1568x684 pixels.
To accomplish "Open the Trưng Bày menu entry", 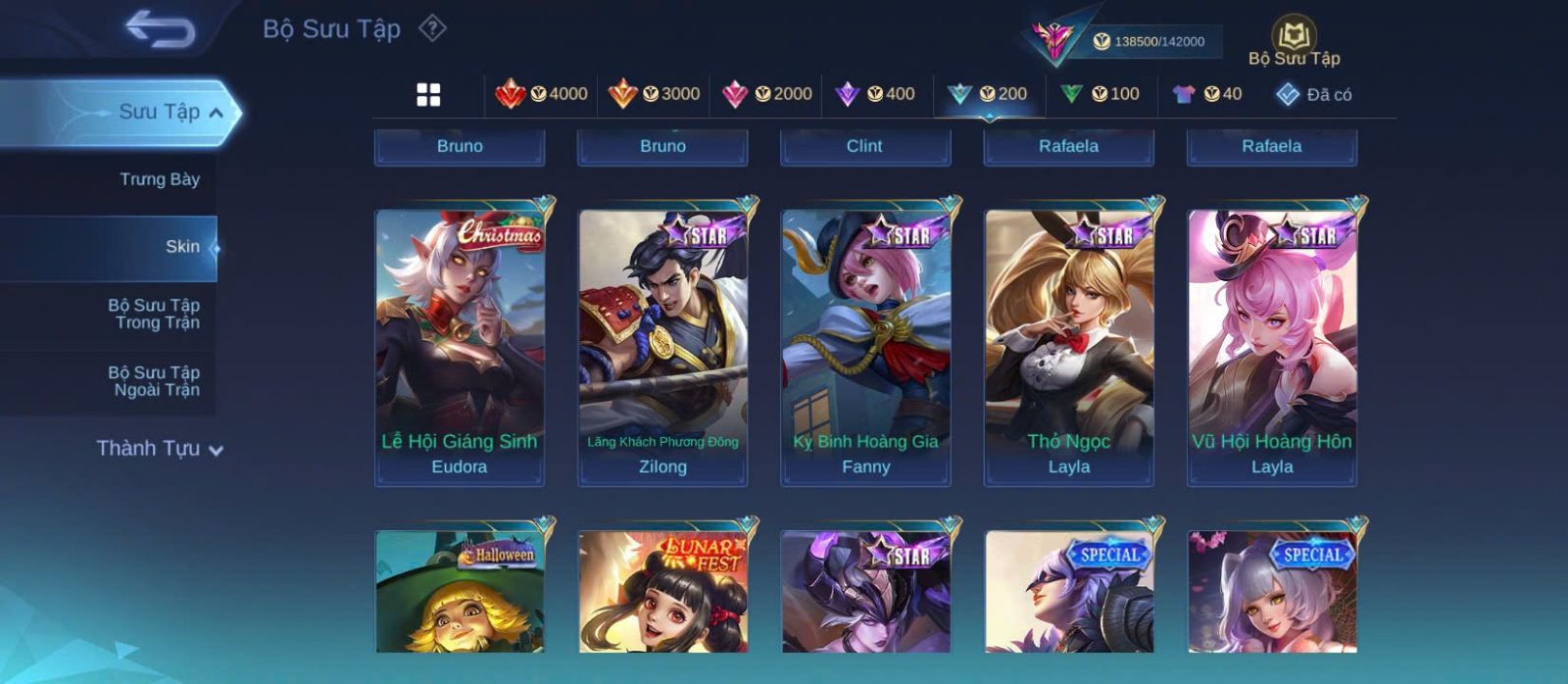I will click(159, 179).
